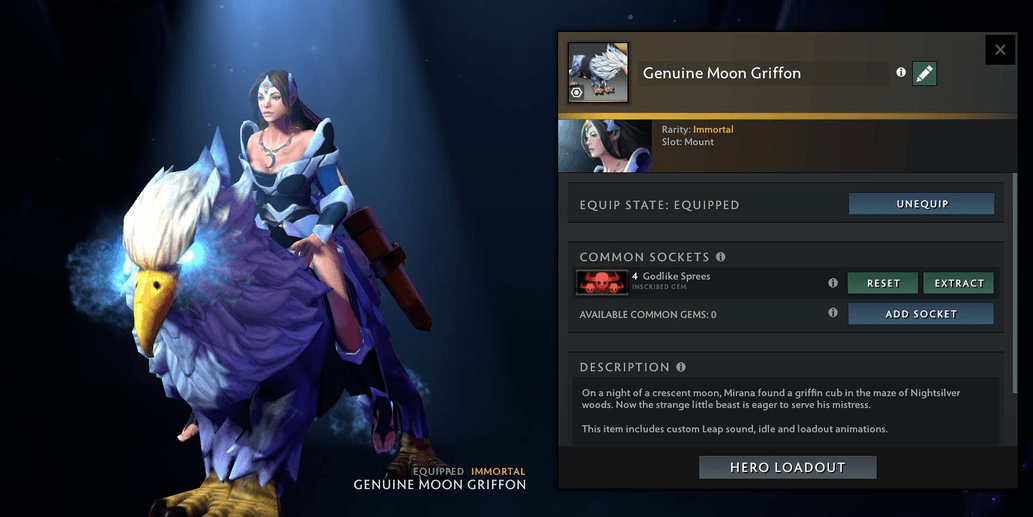This screenshot has height=517, width=1033.
Task: Close the item details panel
Action: tap(1000, 49)
